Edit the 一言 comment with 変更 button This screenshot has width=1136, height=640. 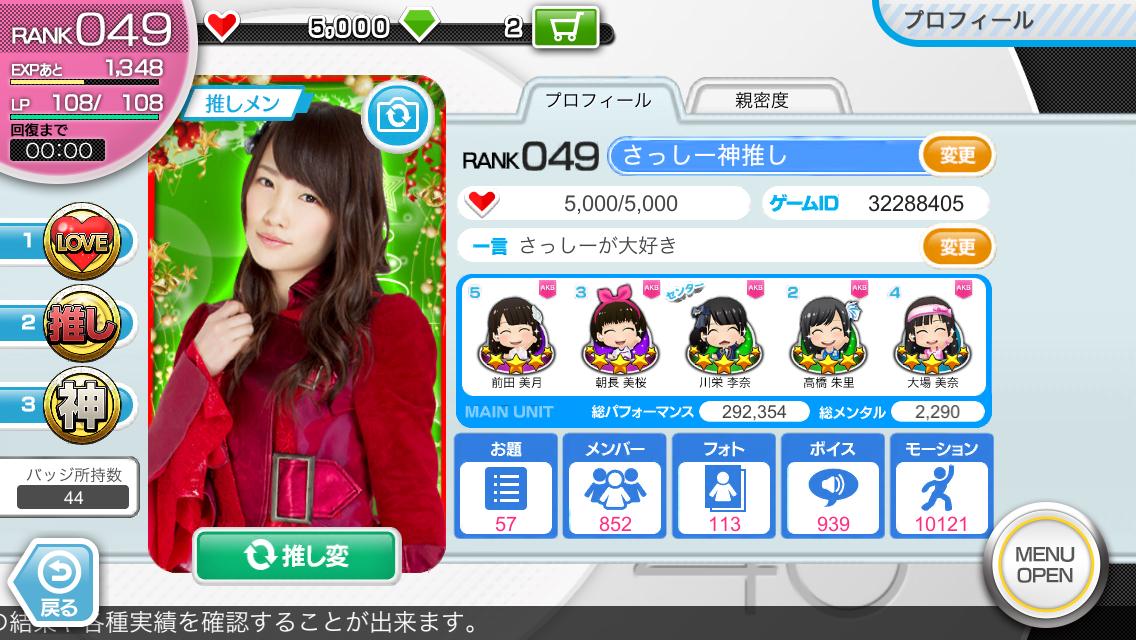pyautogui.click(x=957, y=245)
